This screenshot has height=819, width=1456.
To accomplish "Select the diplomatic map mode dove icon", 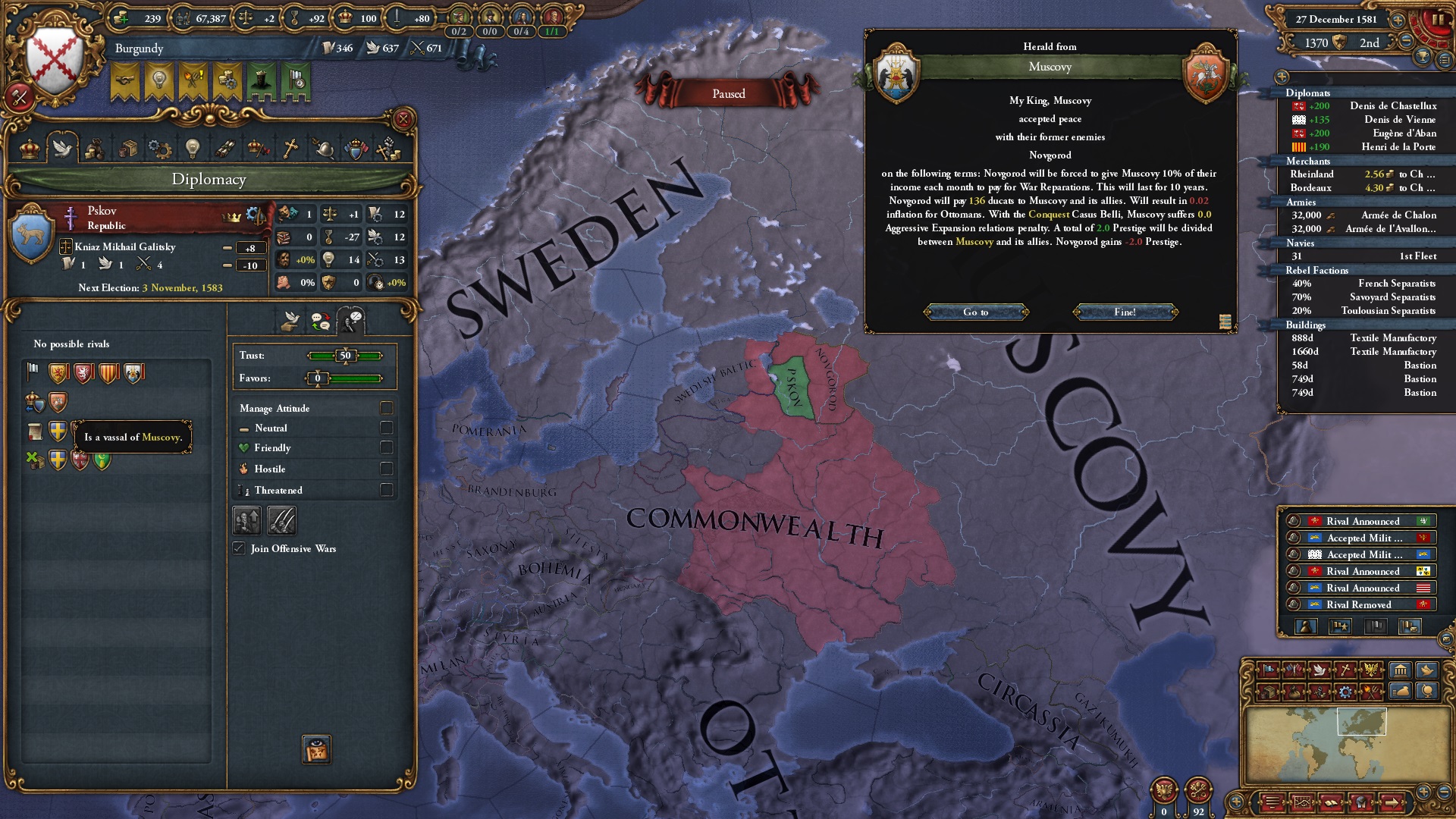I will click(1319, 670).
